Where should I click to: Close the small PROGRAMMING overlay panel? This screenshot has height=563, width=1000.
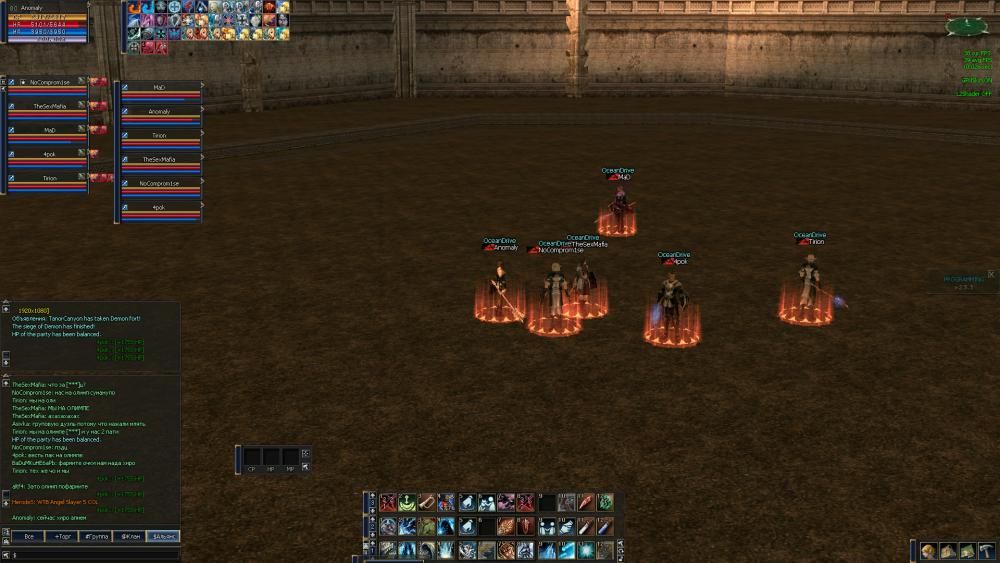tap(991, 273)
